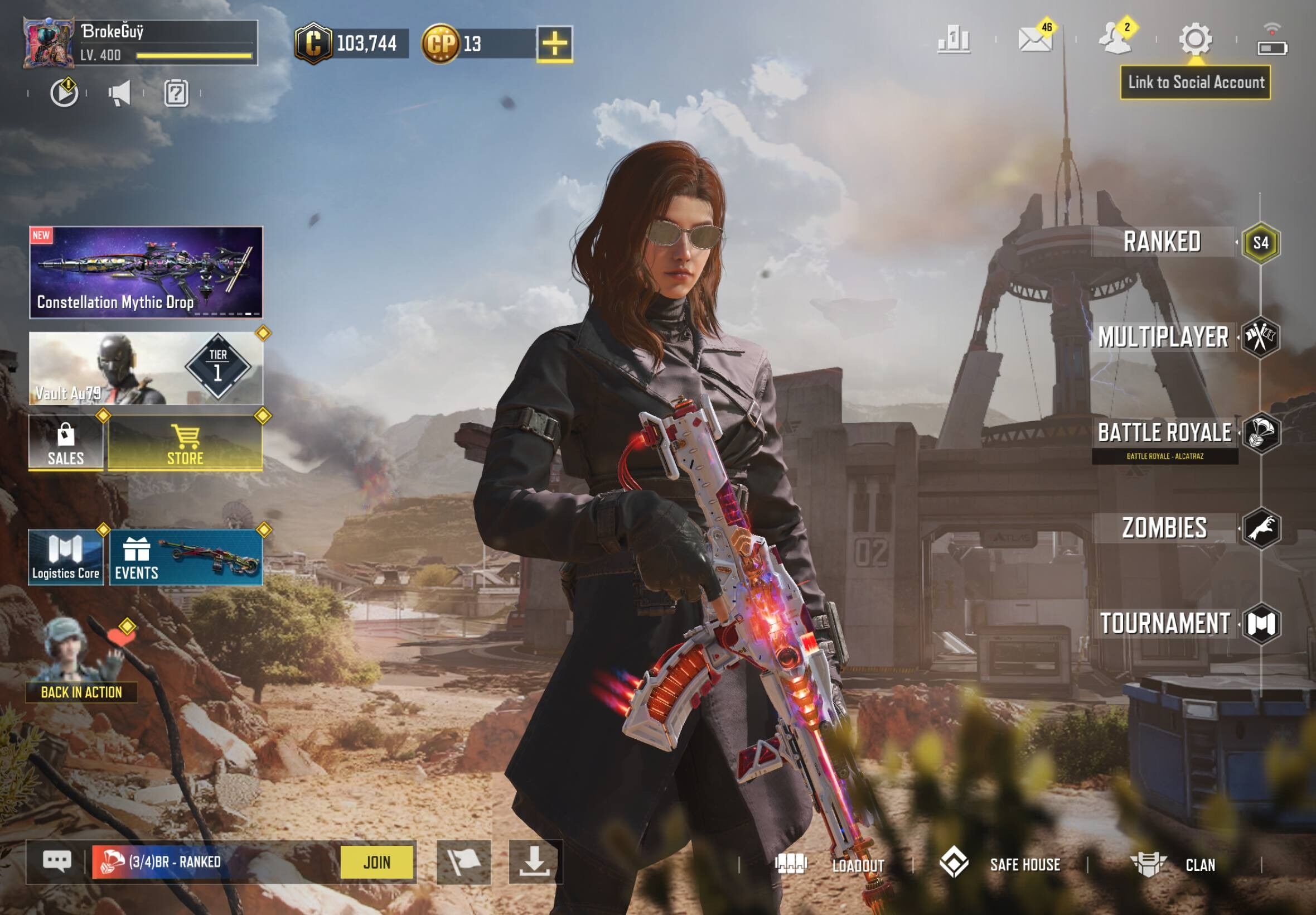Open settings gear icon
This screenshot has width=1316, height=915.
click(x=1195, y=39)
